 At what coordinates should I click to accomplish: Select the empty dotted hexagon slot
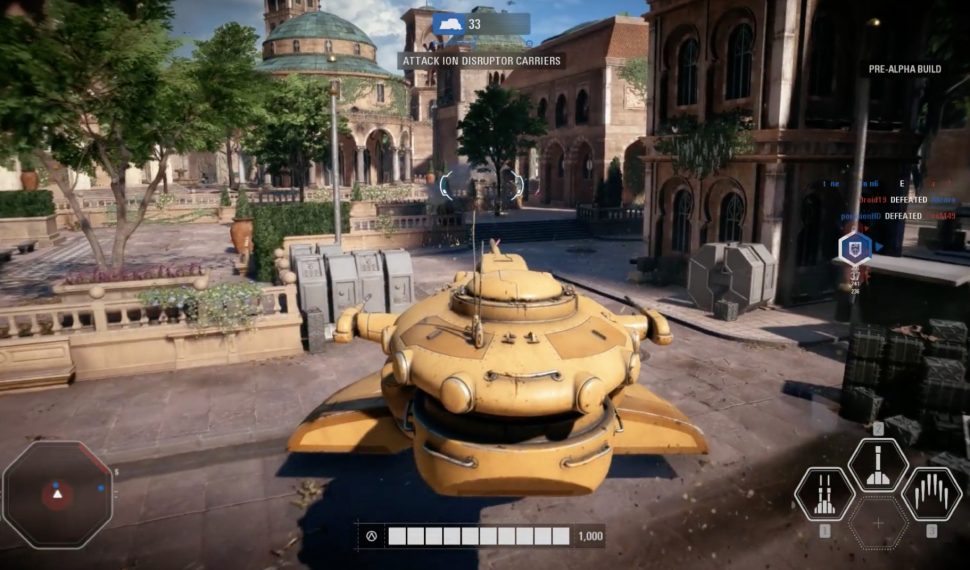pyautogui.click(x=878, y=522)
